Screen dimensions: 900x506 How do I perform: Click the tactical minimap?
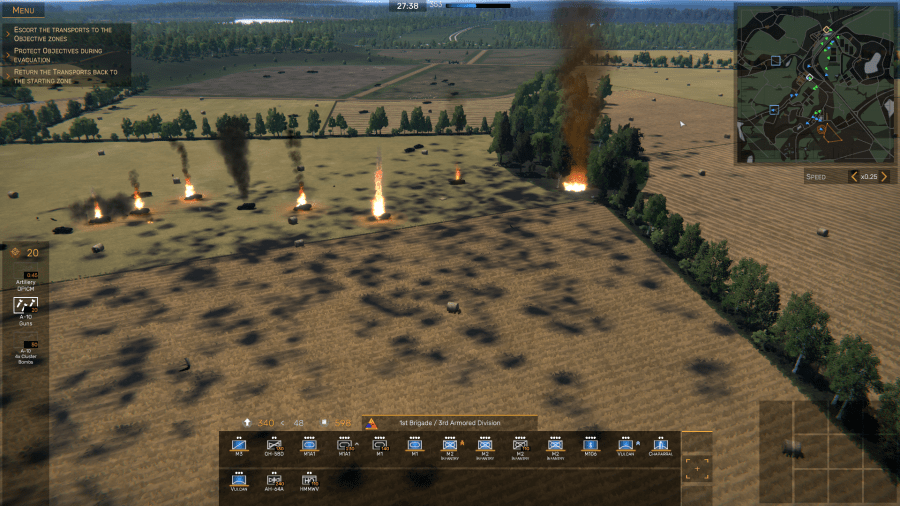point(815,84)
